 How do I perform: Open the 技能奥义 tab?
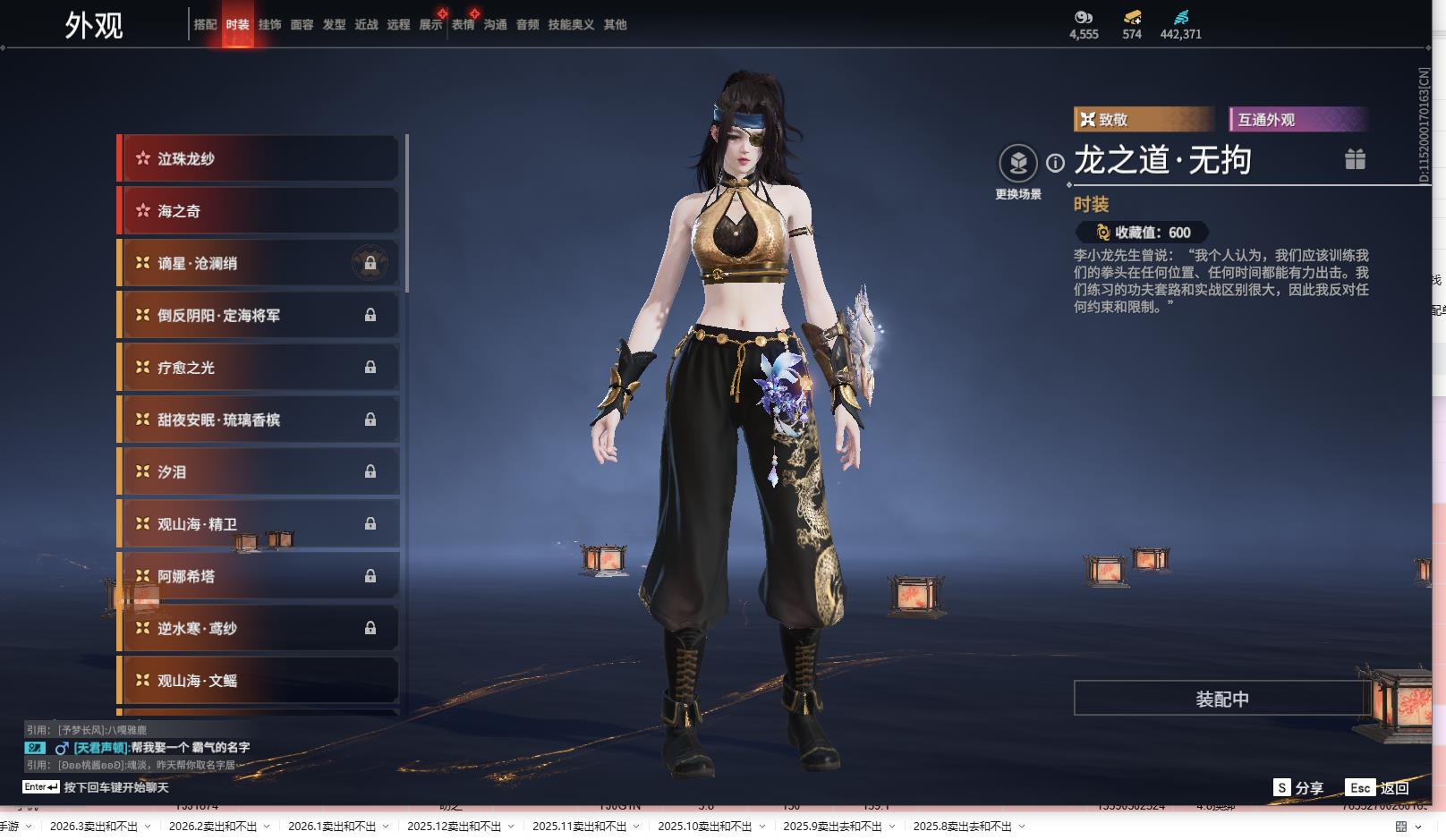[571, 25]
